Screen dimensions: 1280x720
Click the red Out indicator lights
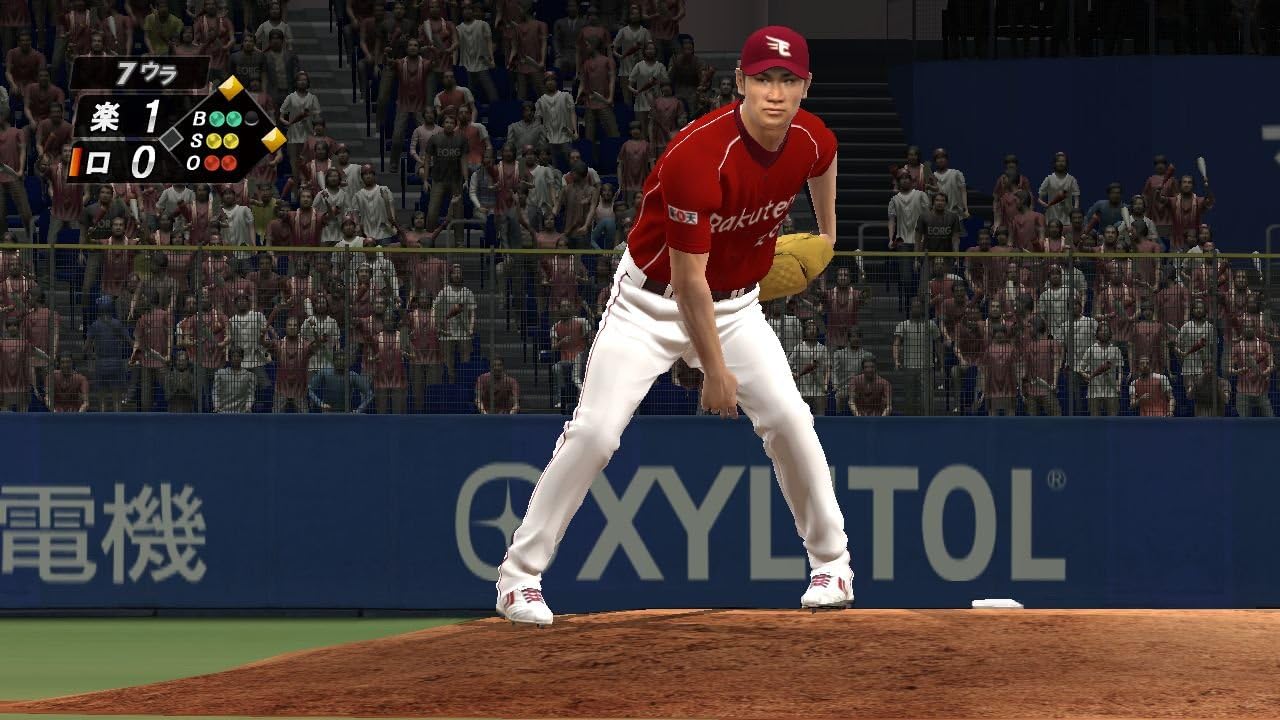(x=218, y=163)
